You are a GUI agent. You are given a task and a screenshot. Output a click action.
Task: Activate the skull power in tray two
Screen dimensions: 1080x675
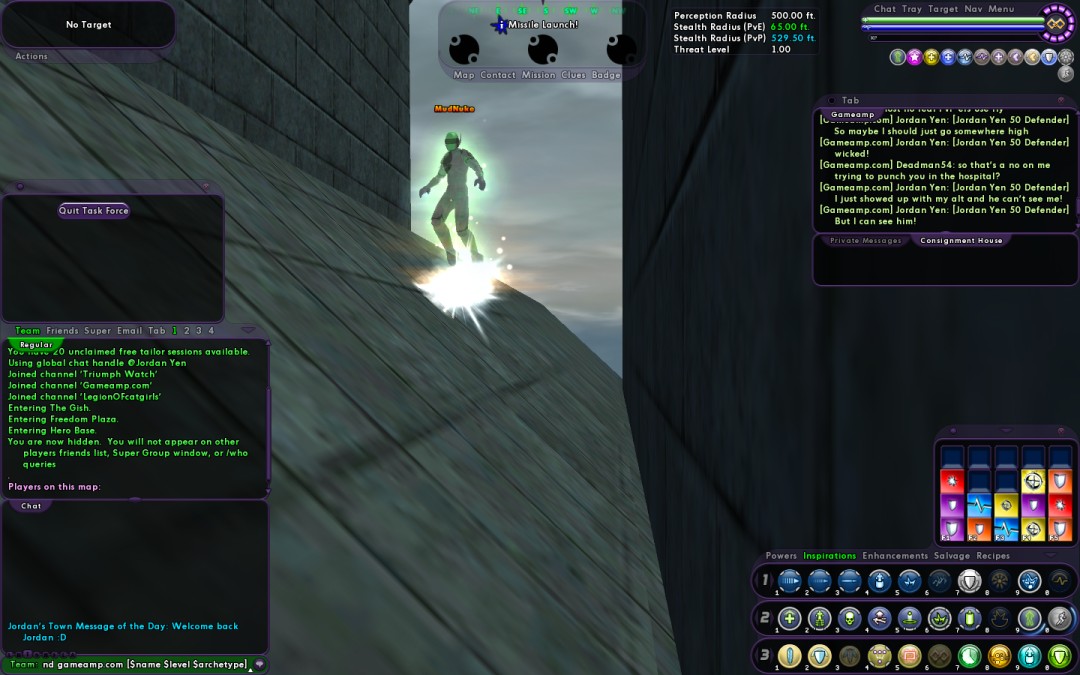click(x=850, y=619)
